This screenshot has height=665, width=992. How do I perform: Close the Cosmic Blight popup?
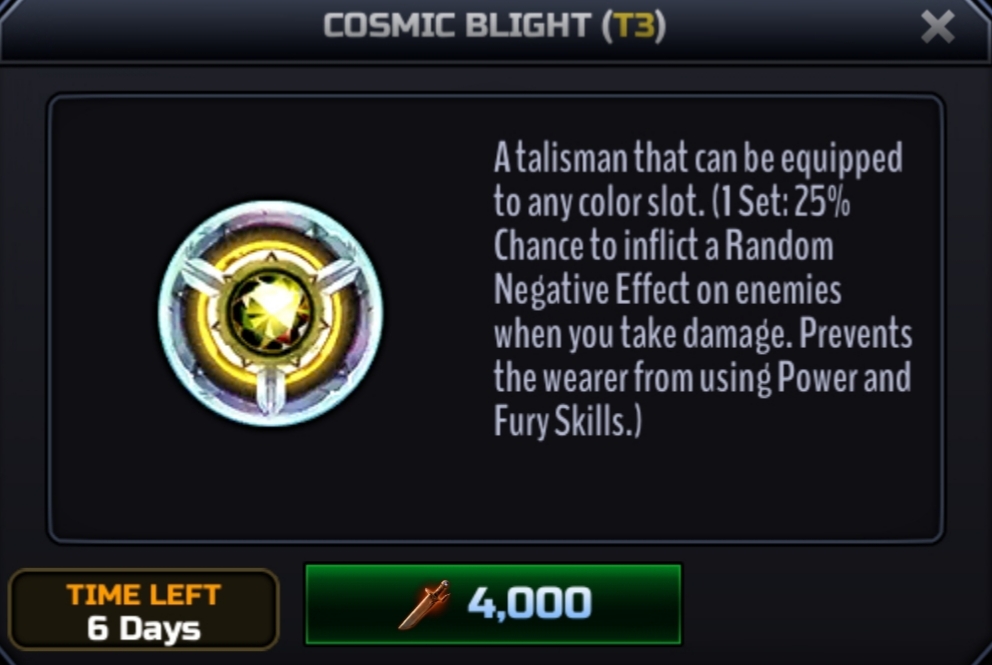937,28
